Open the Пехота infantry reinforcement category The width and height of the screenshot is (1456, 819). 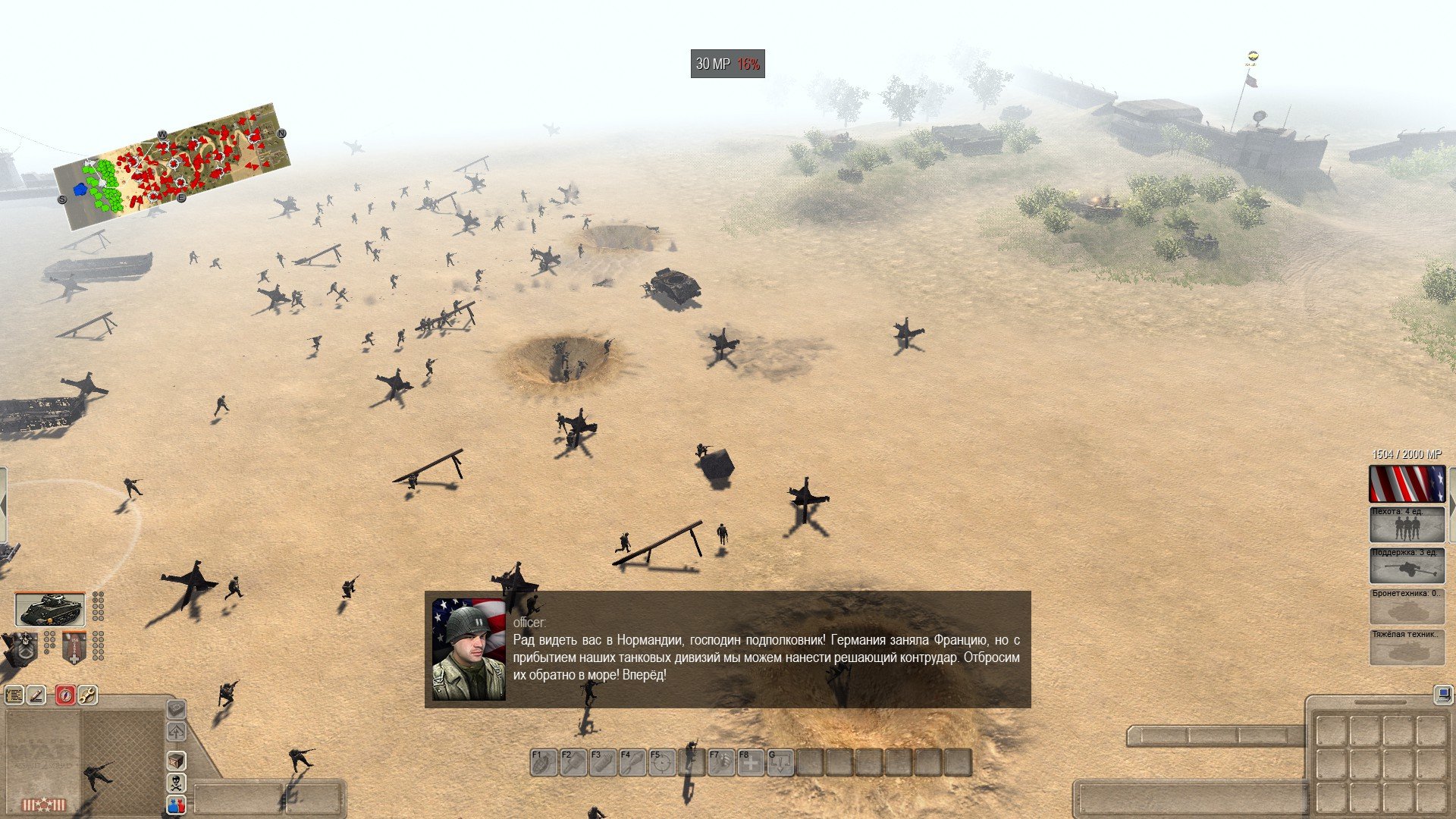point(1407,524)
